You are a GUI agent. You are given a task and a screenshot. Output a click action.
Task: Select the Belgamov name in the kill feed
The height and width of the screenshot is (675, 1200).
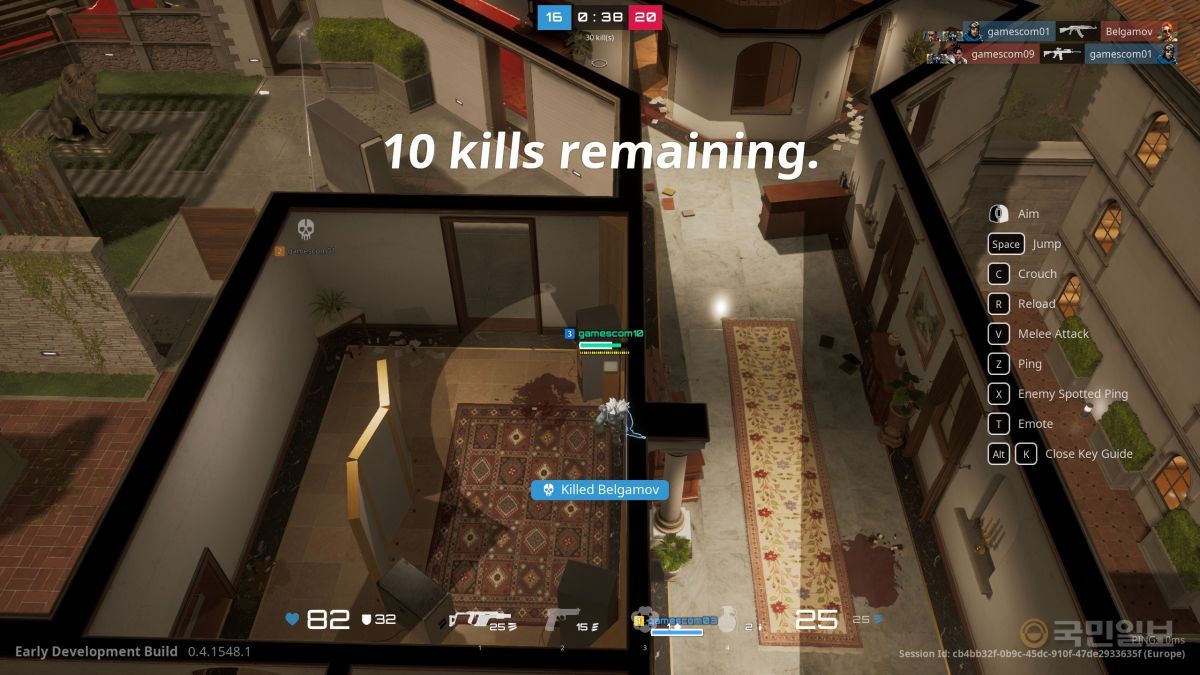(x=1127, y=31)
